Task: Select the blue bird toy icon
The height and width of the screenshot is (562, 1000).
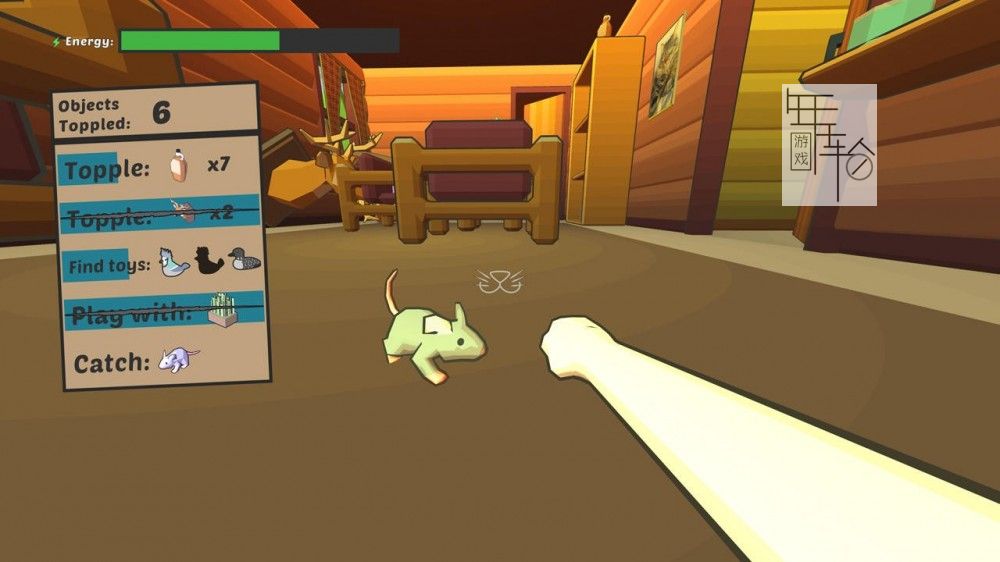Action: point(174,262)
